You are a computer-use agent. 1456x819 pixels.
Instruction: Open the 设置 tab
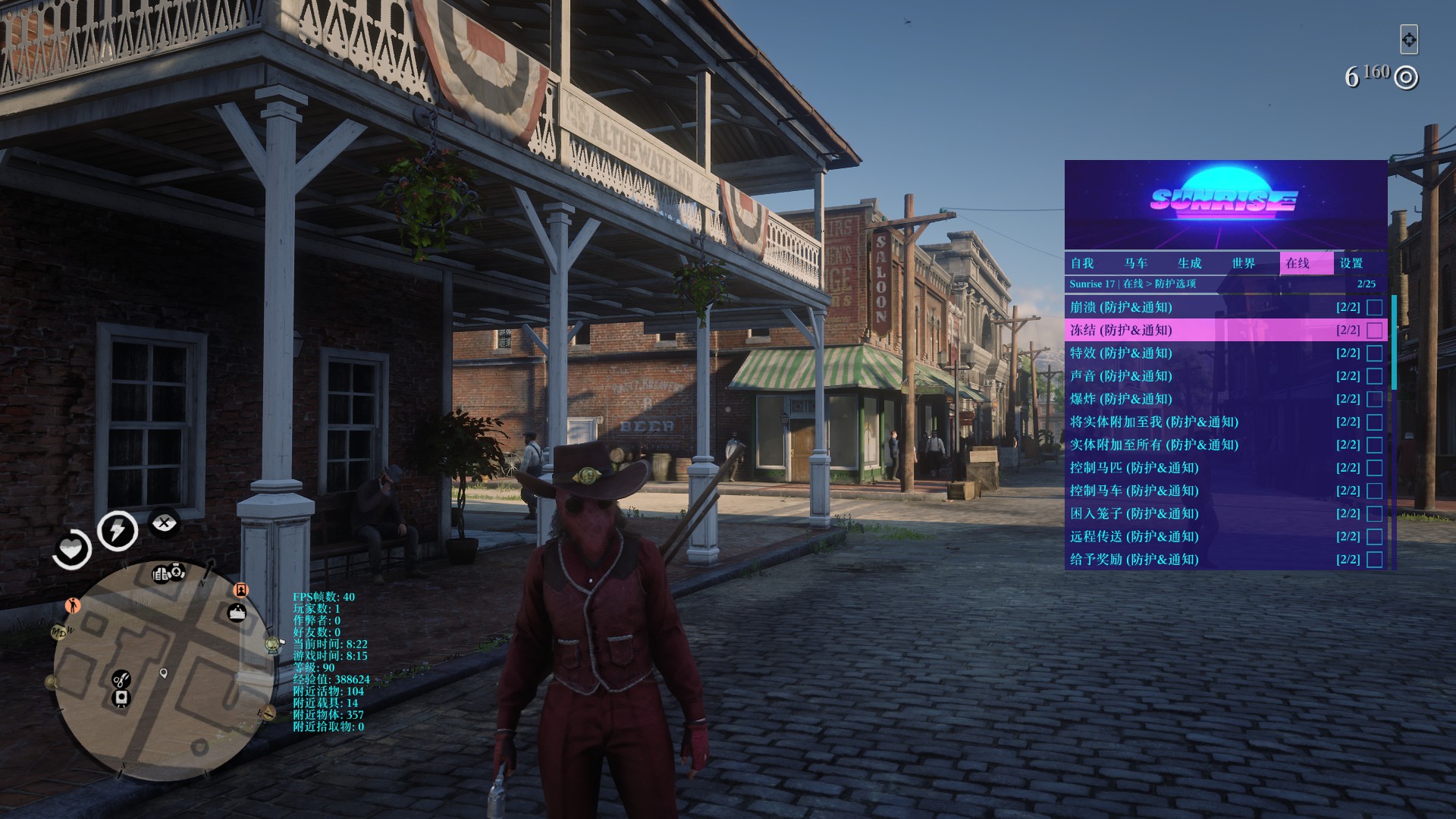[1351, 263]
